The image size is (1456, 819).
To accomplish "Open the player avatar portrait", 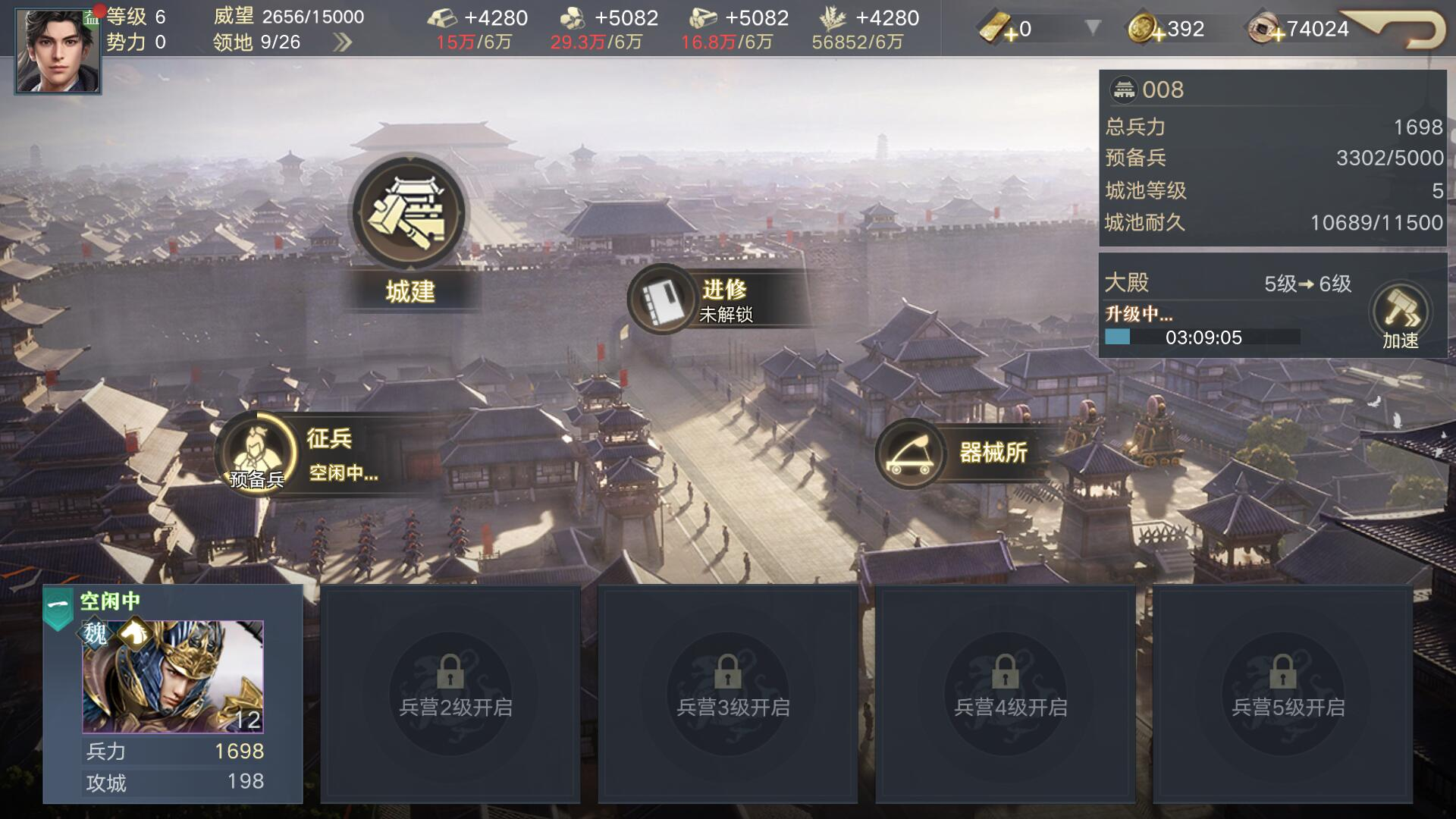I will pos(58,50).
